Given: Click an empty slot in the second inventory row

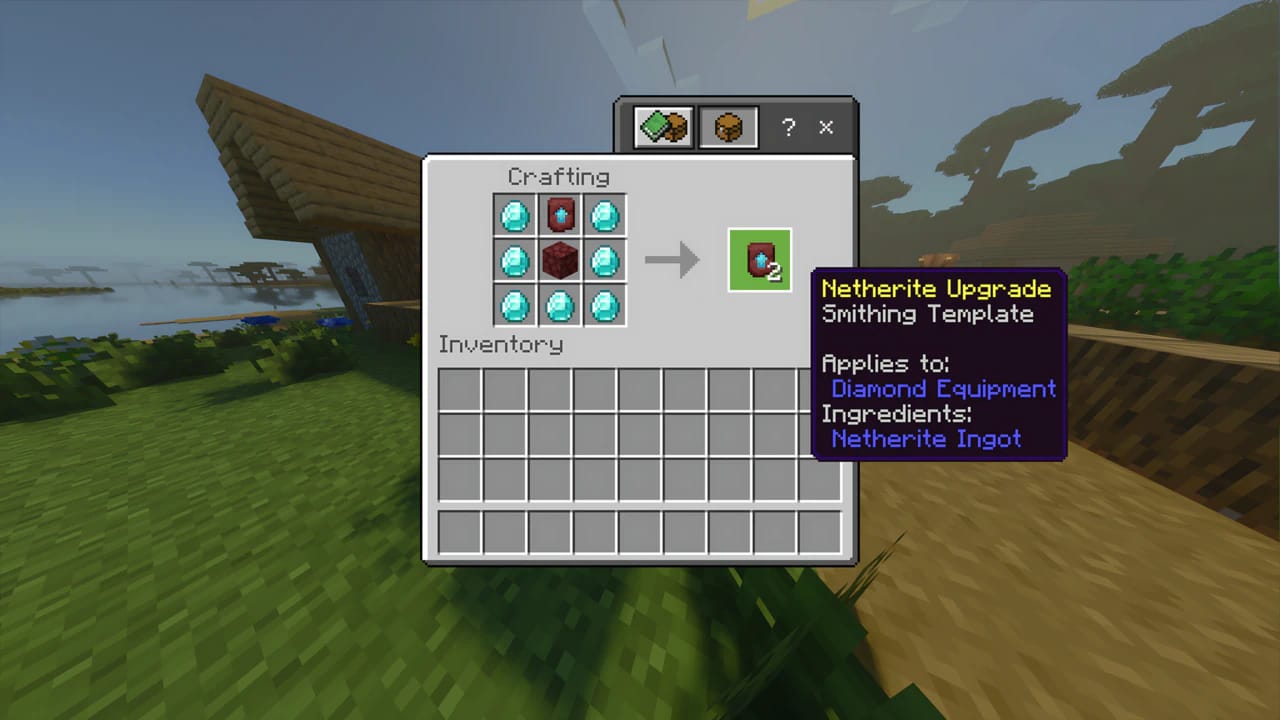Looking at the screenshot, I should [462, 434].
